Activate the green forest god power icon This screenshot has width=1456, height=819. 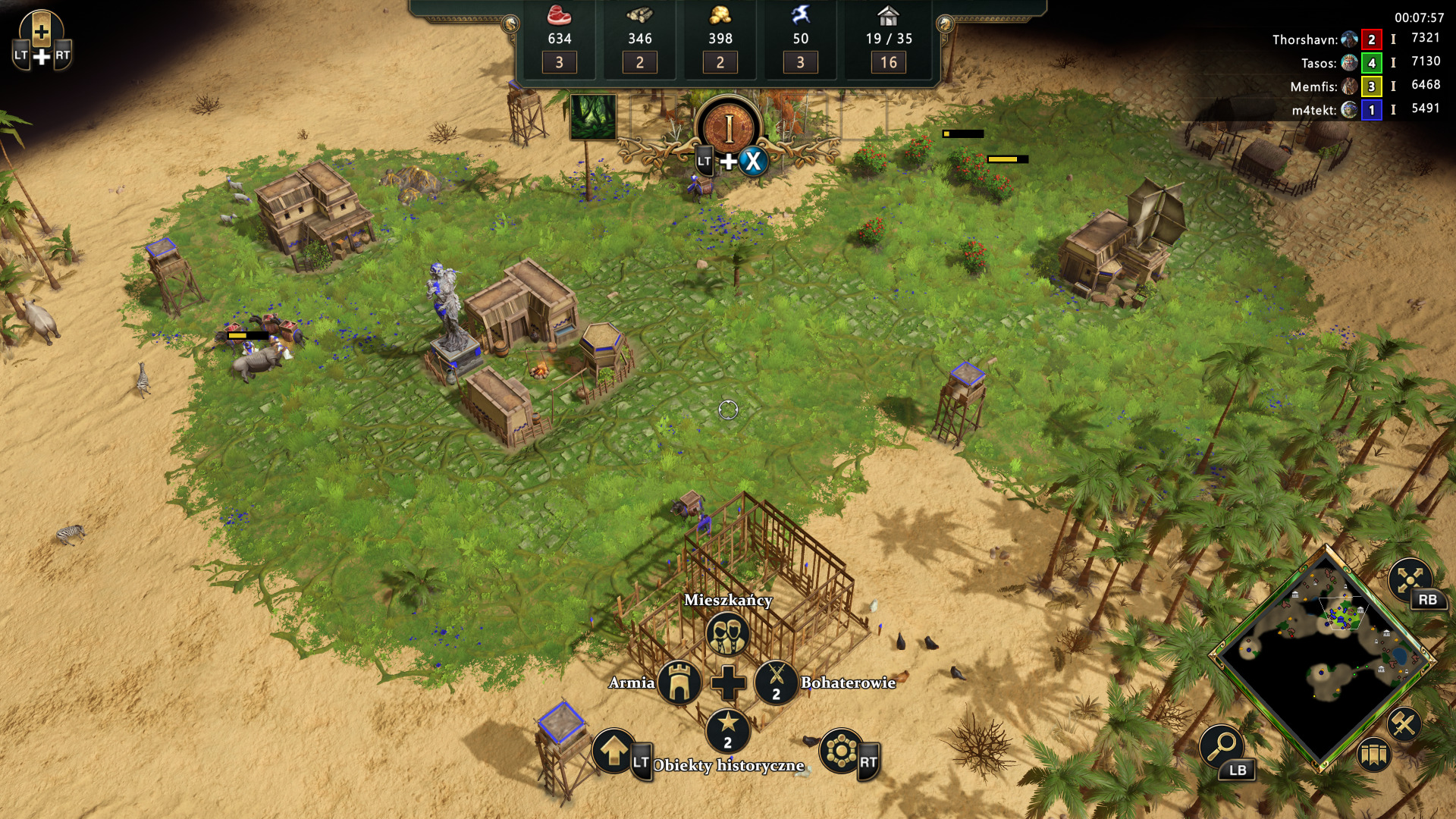click(x=593, y=117)
